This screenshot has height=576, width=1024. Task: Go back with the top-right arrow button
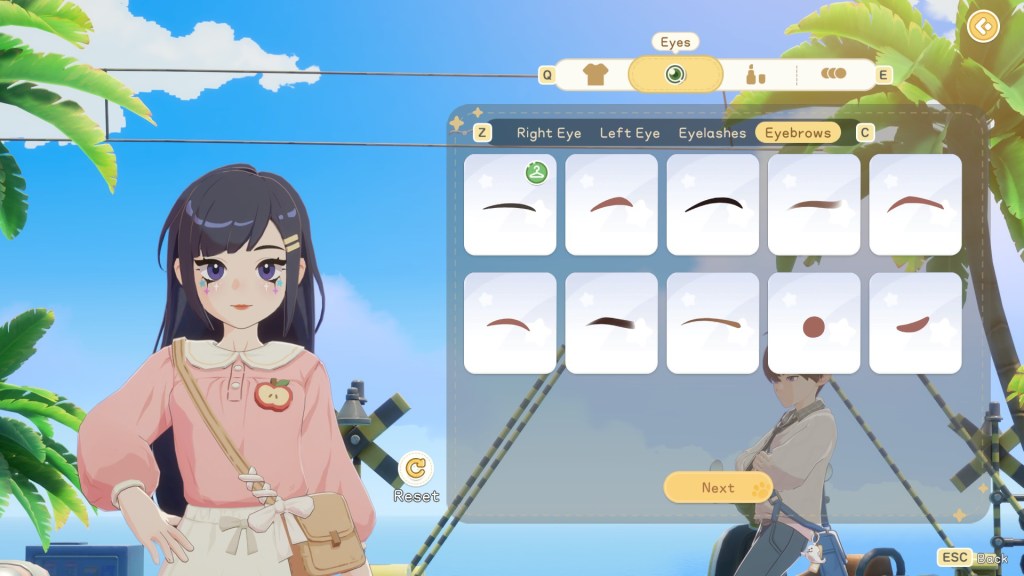984,26
